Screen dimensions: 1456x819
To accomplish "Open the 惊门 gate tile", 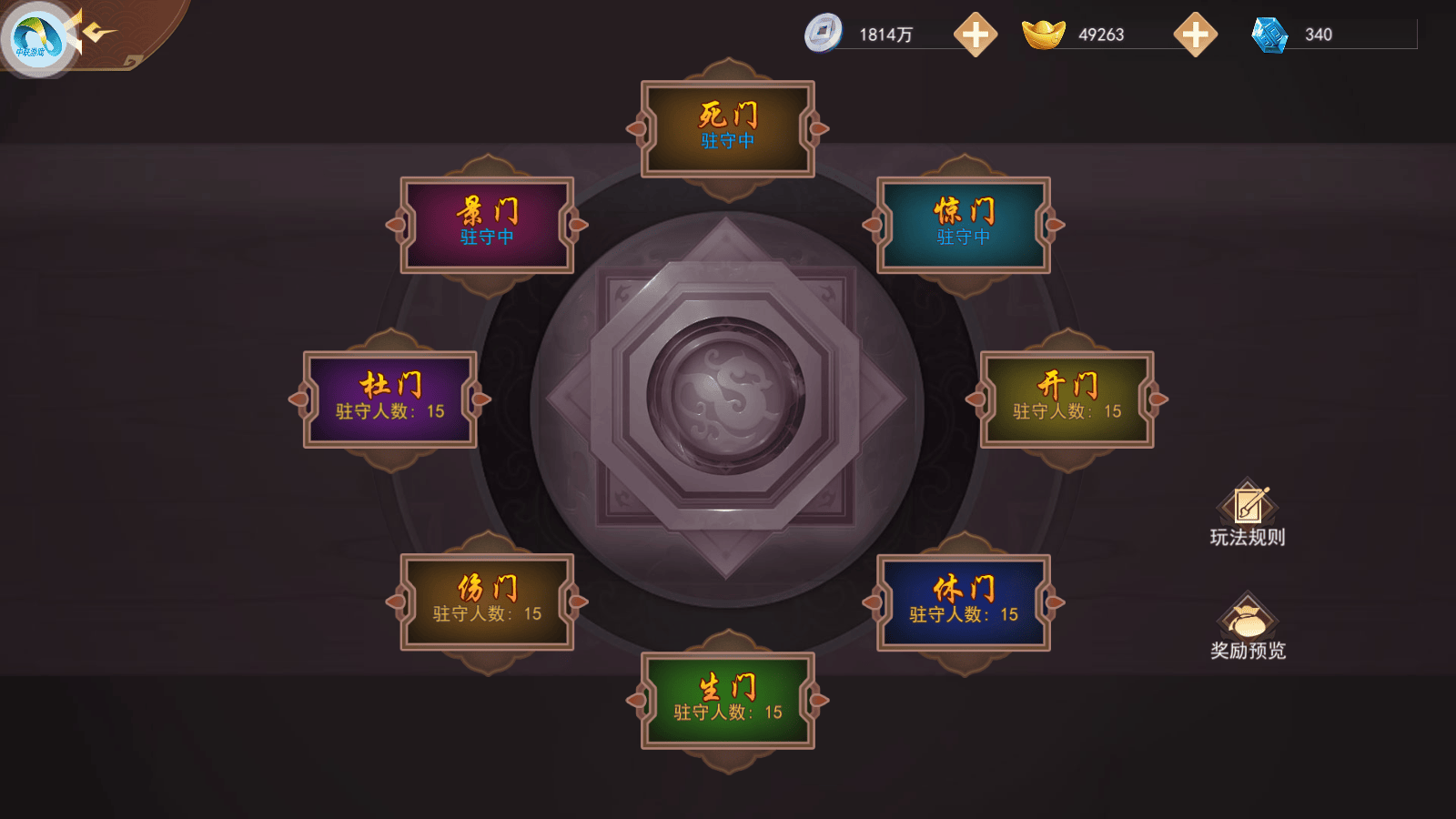I will 964,225.
